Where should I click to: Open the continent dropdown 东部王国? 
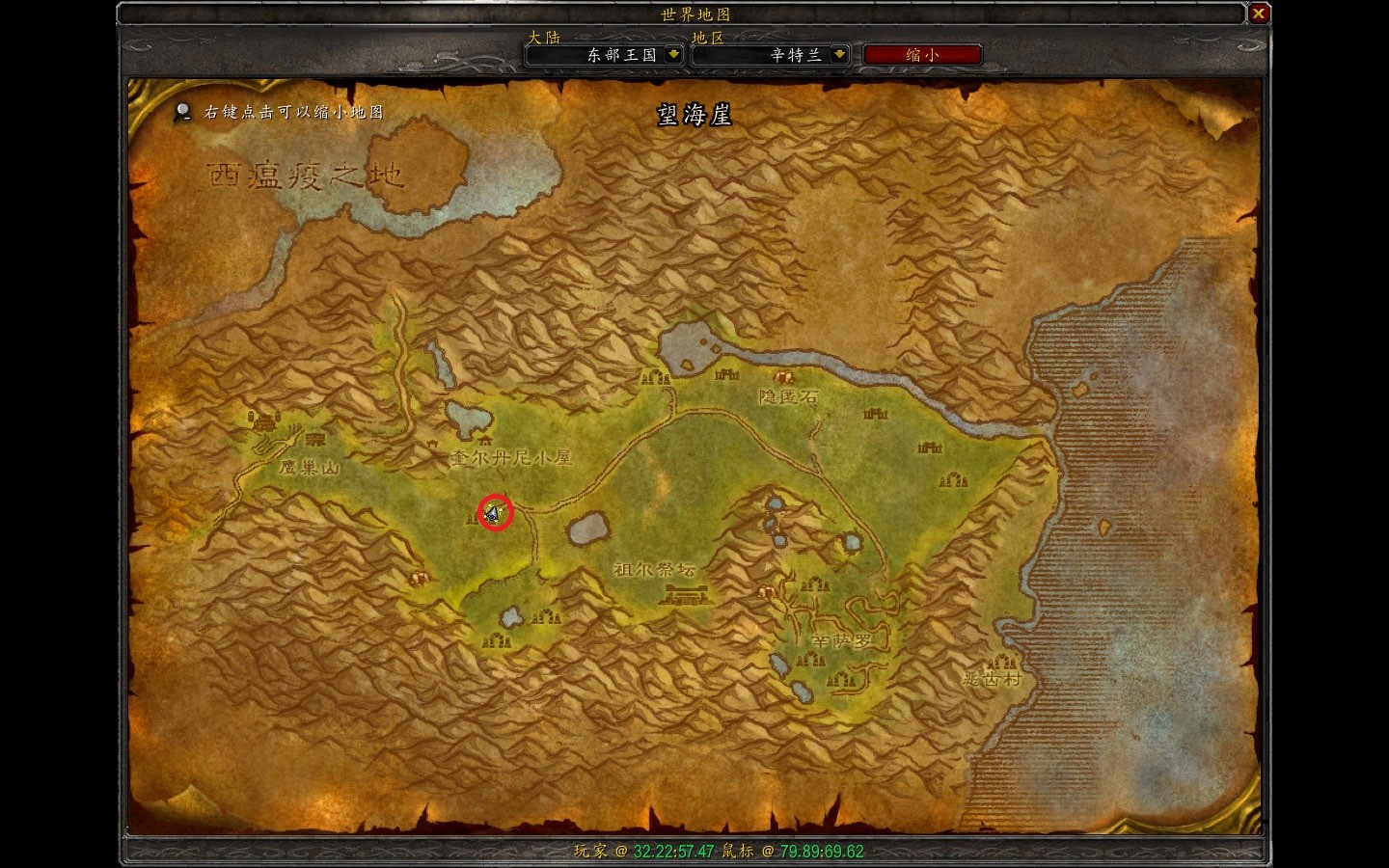(673, 55)
